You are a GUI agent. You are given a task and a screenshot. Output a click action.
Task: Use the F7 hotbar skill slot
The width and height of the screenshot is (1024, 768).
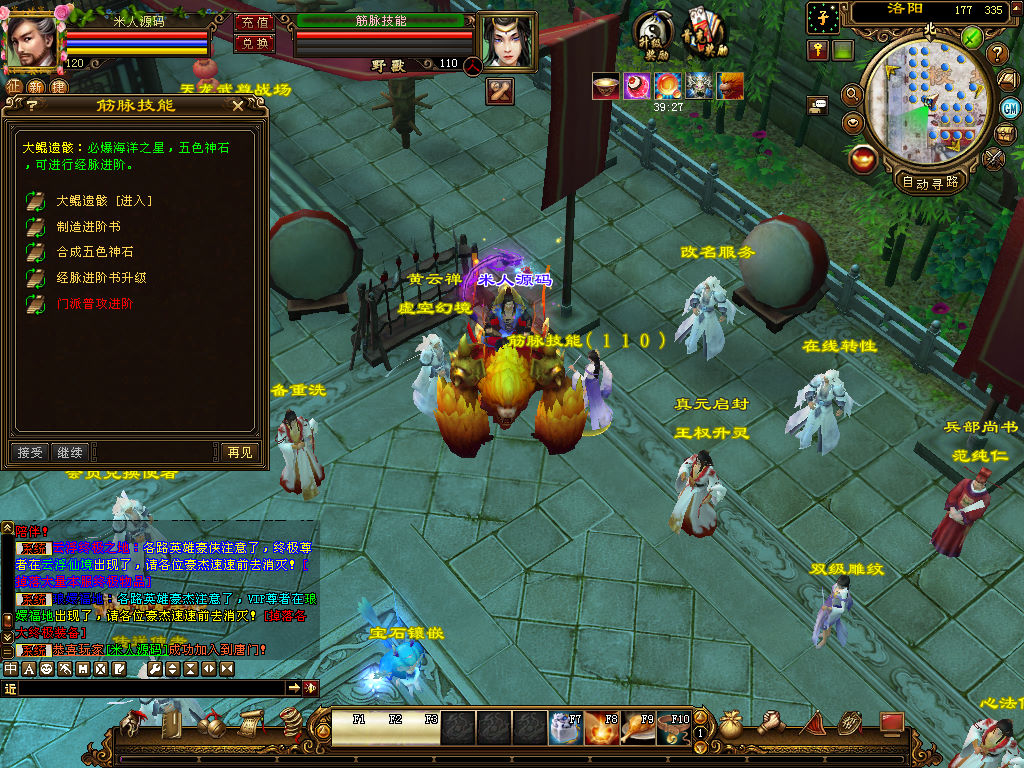[565, 727]
